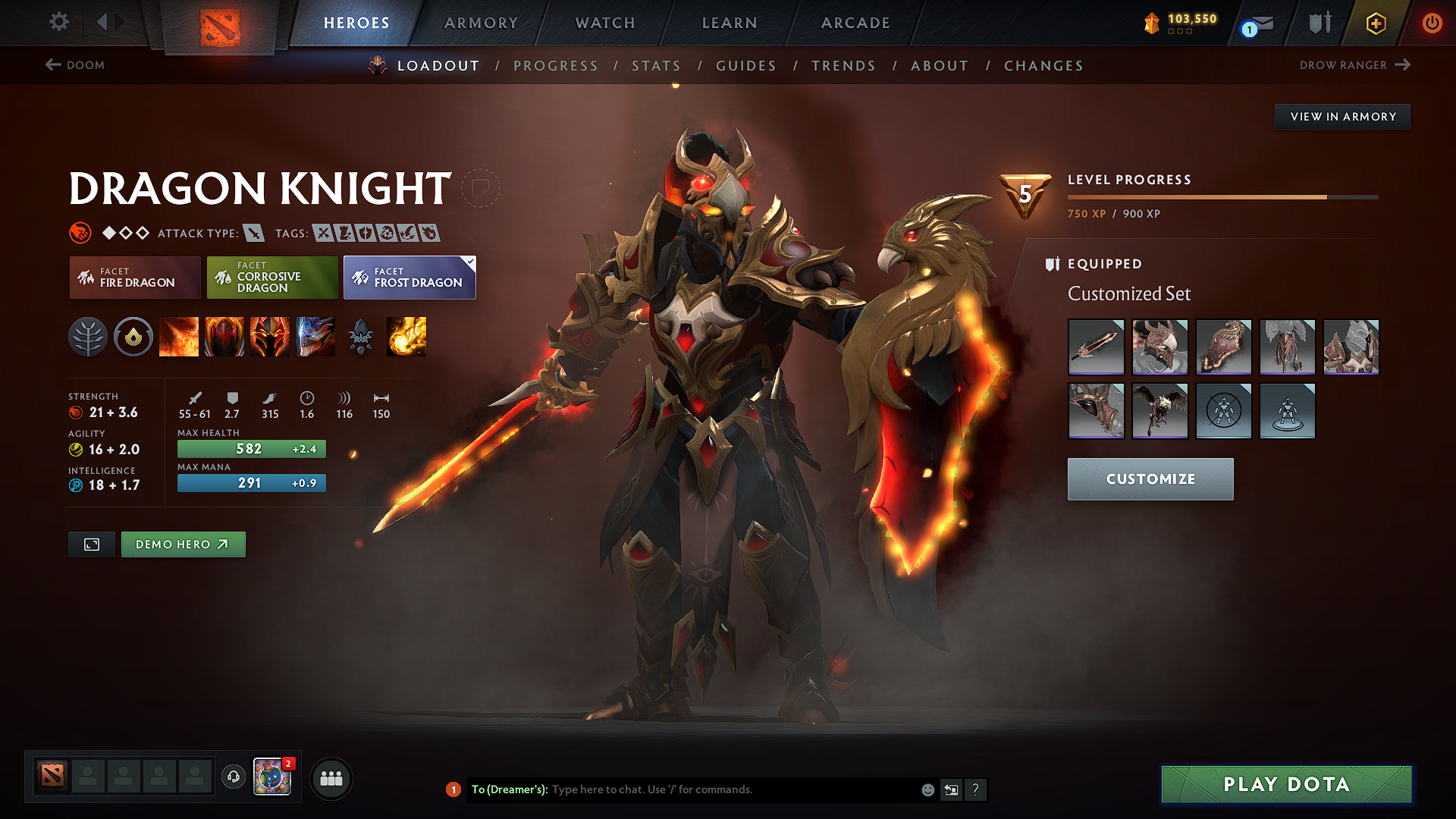View the Elder Dragon Form ability icon
Image resolution: width=1456 pixels, height=819 pixels.
point(315,337)
